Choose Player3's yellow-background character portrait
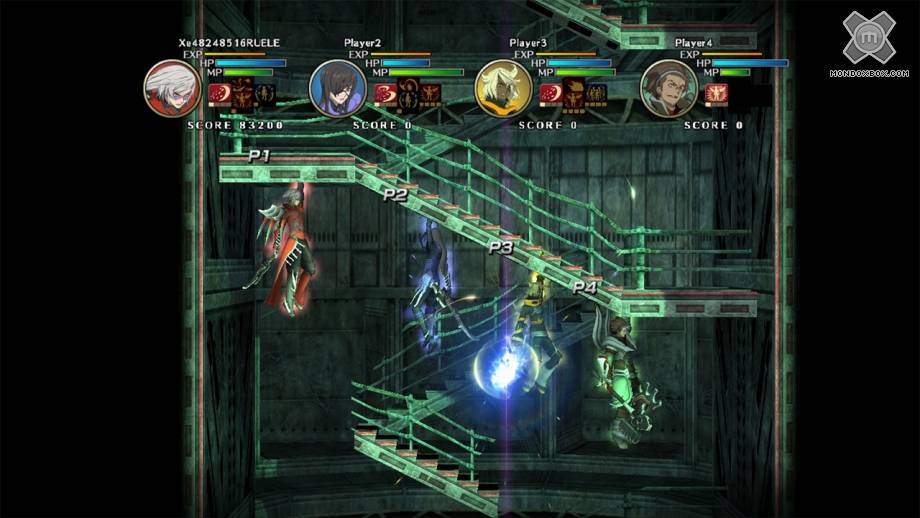 (x=504, y=86)
